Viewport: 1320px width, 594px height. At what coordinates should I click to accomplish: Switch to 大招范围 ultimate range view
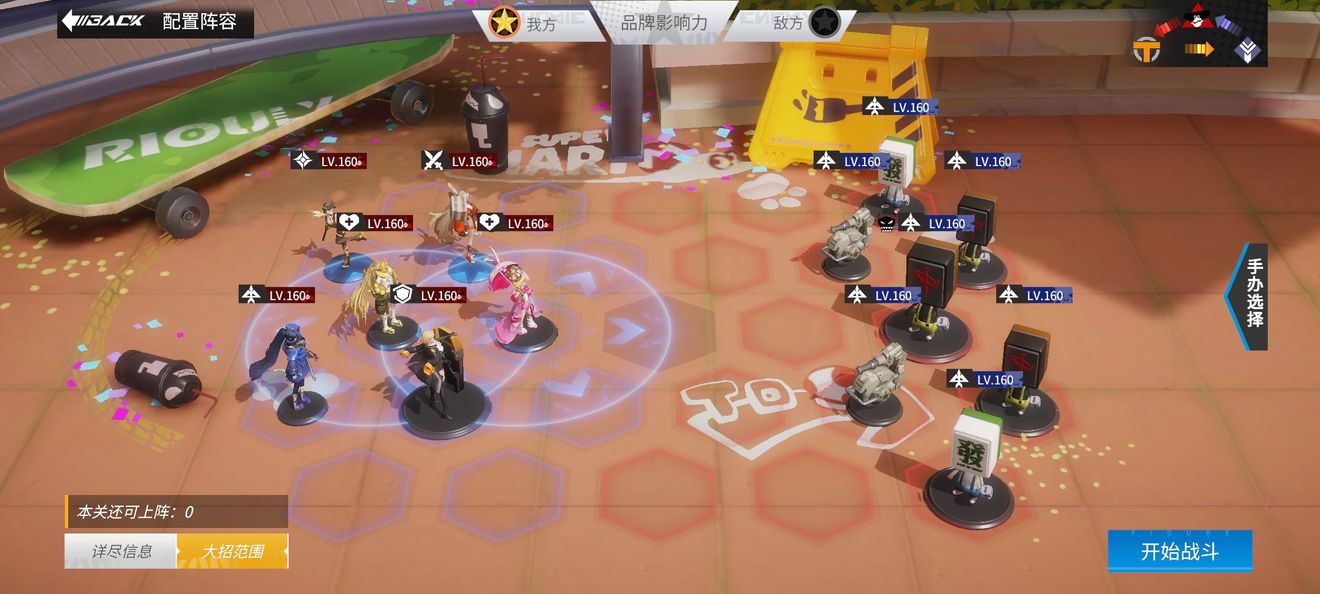[232, 551]
